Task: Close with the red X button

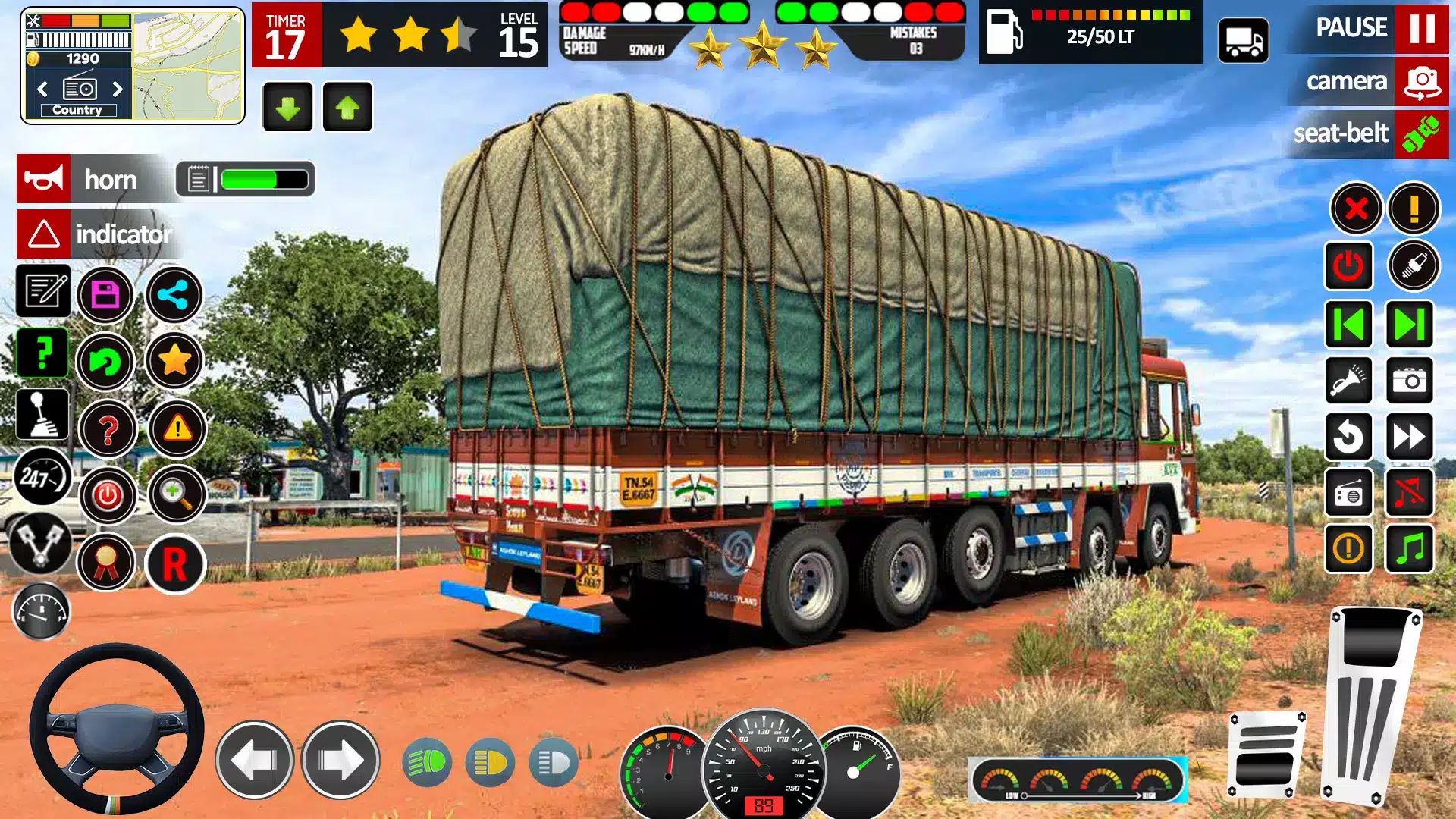Action: pyautogui.click(x=1356, y=208)
